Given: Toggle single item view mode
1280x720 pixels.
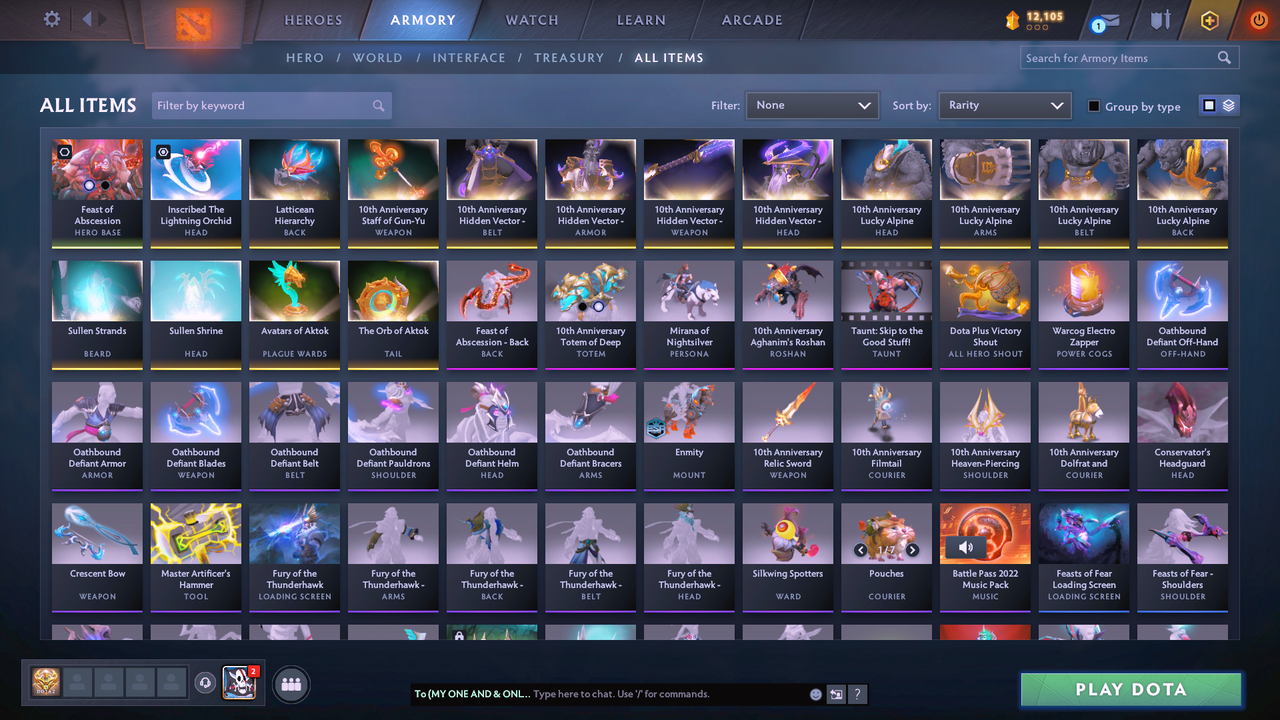Looking at the screenshot, I should click(1210, 105).
